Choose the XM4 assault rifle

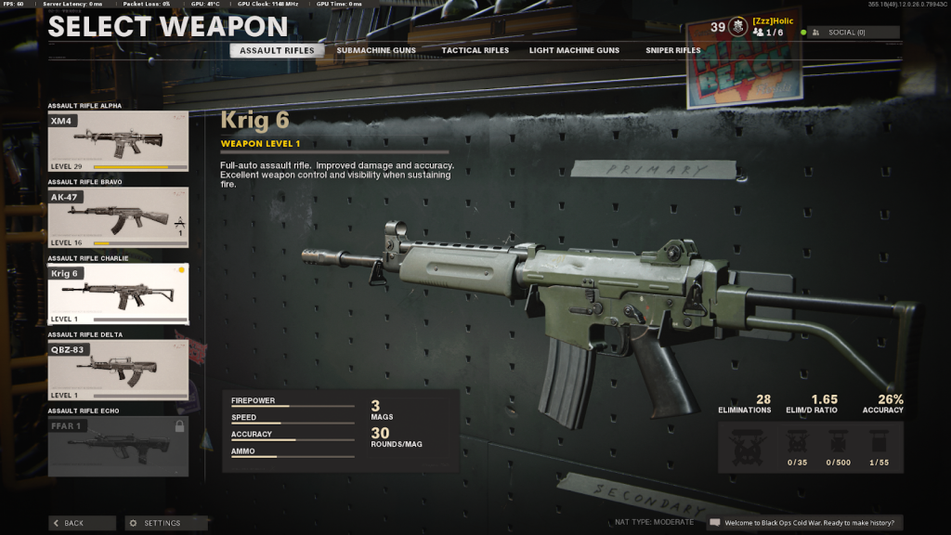(x=118, y=141)
